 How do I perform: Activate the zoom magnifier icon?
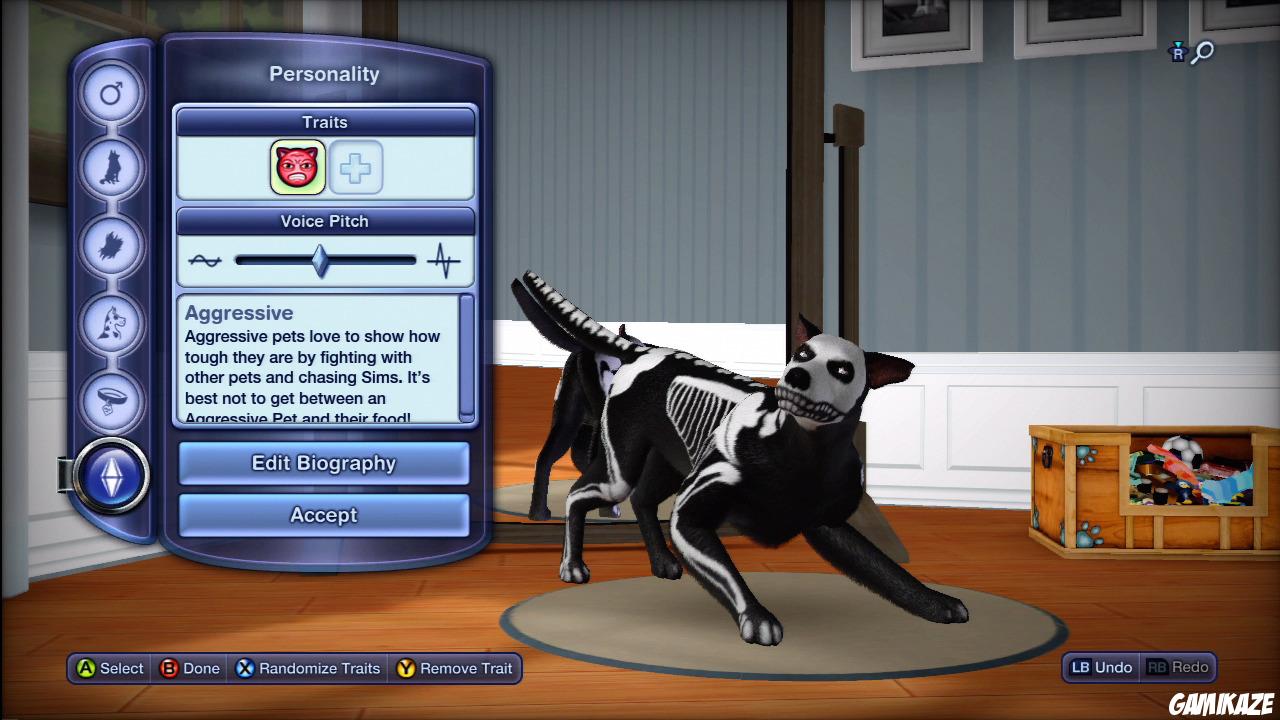pyautogui.click(x=1203, y=53)
